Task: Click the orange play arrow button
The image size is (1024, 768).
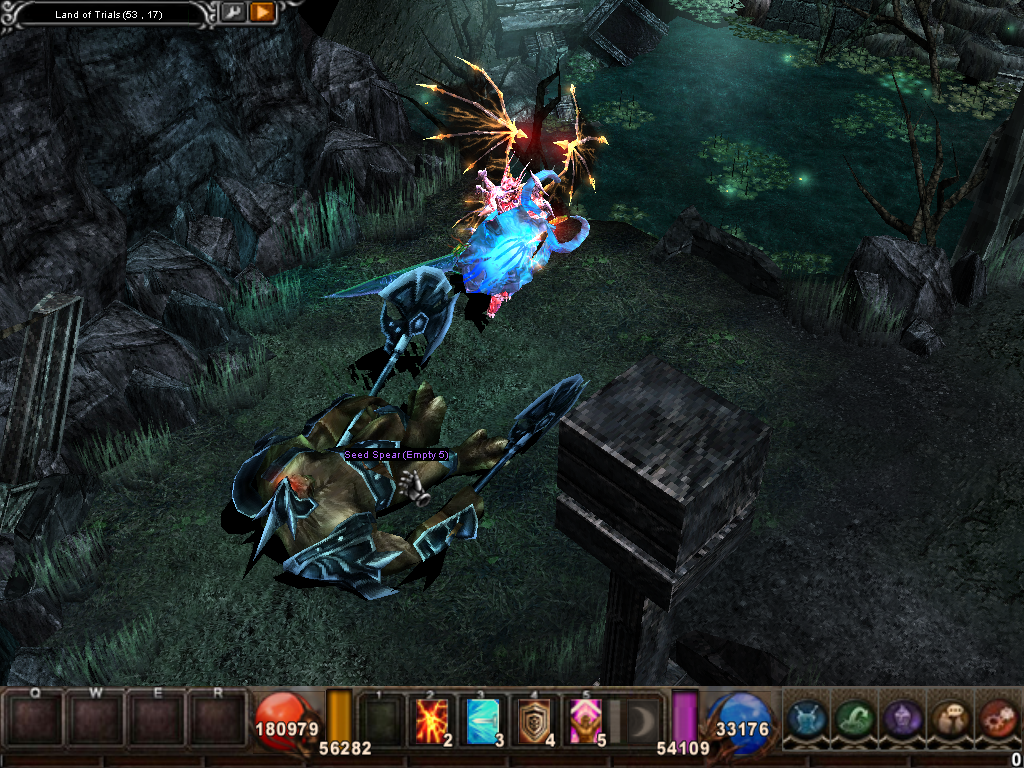Action: pos(262,13)
